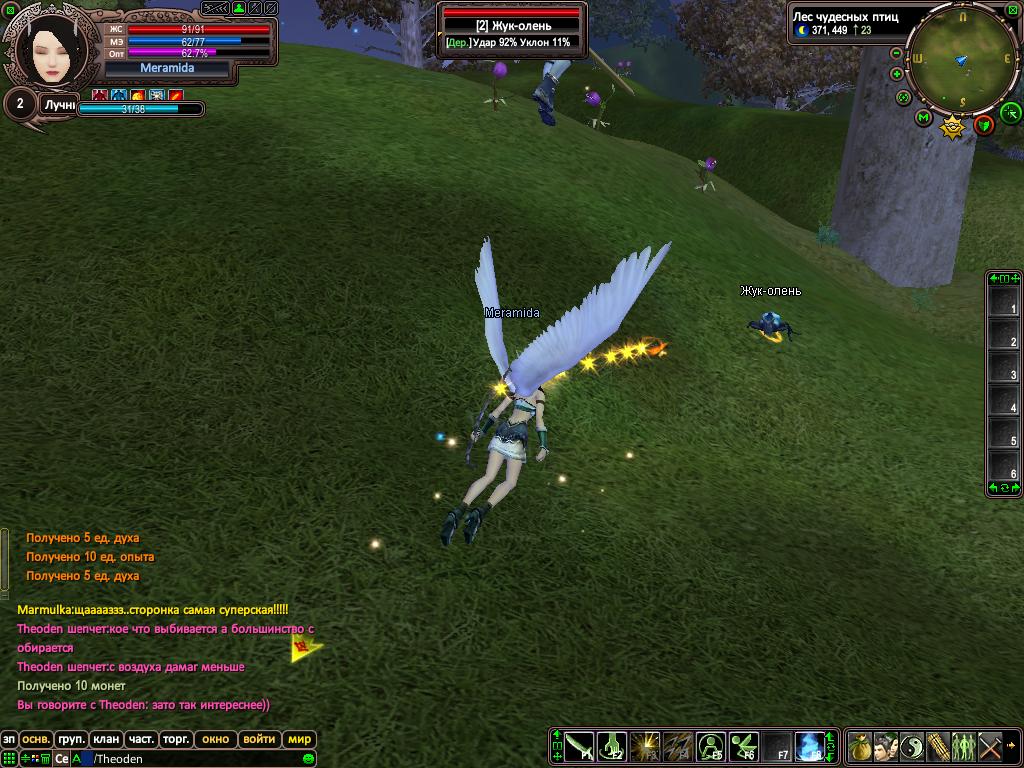
Task: Switch chat to the мир tab
Action: pyautogui.click(x=299, y=740)
